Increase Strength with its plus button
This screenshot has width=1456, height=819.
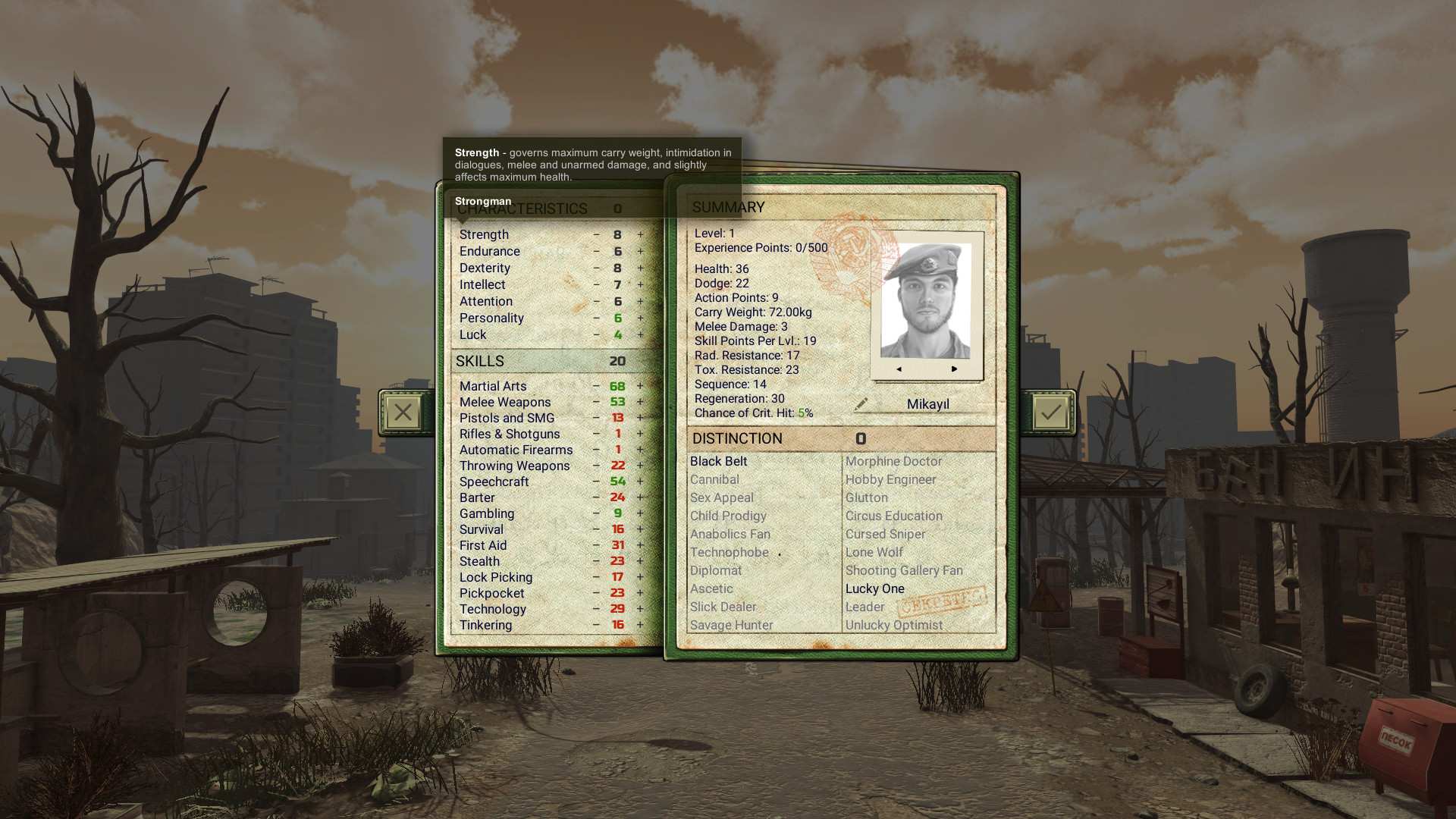pos(639,234)
